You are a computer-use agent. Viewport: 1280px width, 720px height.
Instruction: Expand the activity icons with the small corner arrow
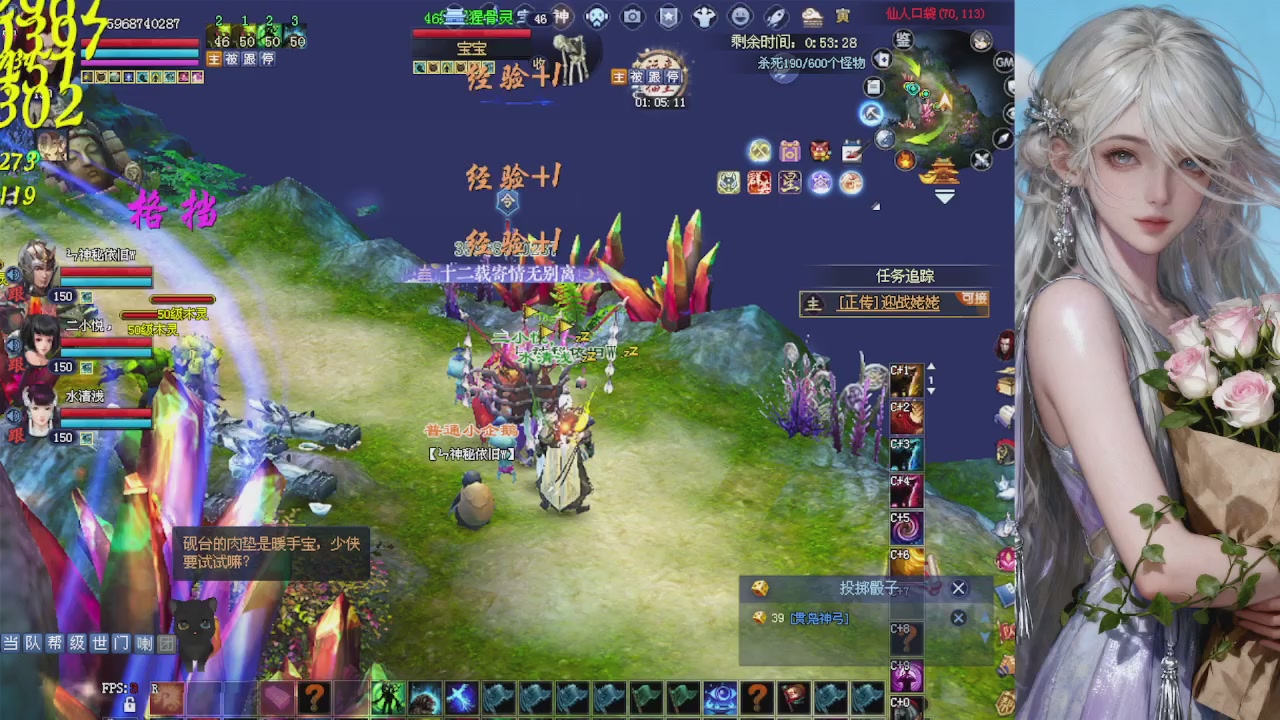[876, 205]
